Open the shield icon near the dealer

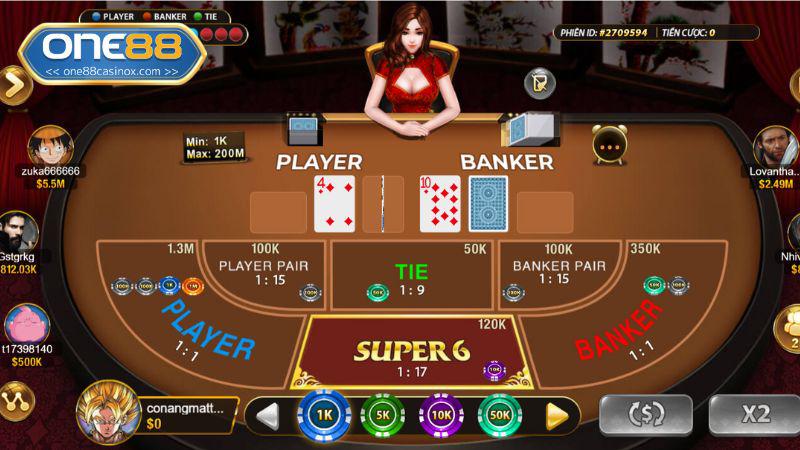540,81
